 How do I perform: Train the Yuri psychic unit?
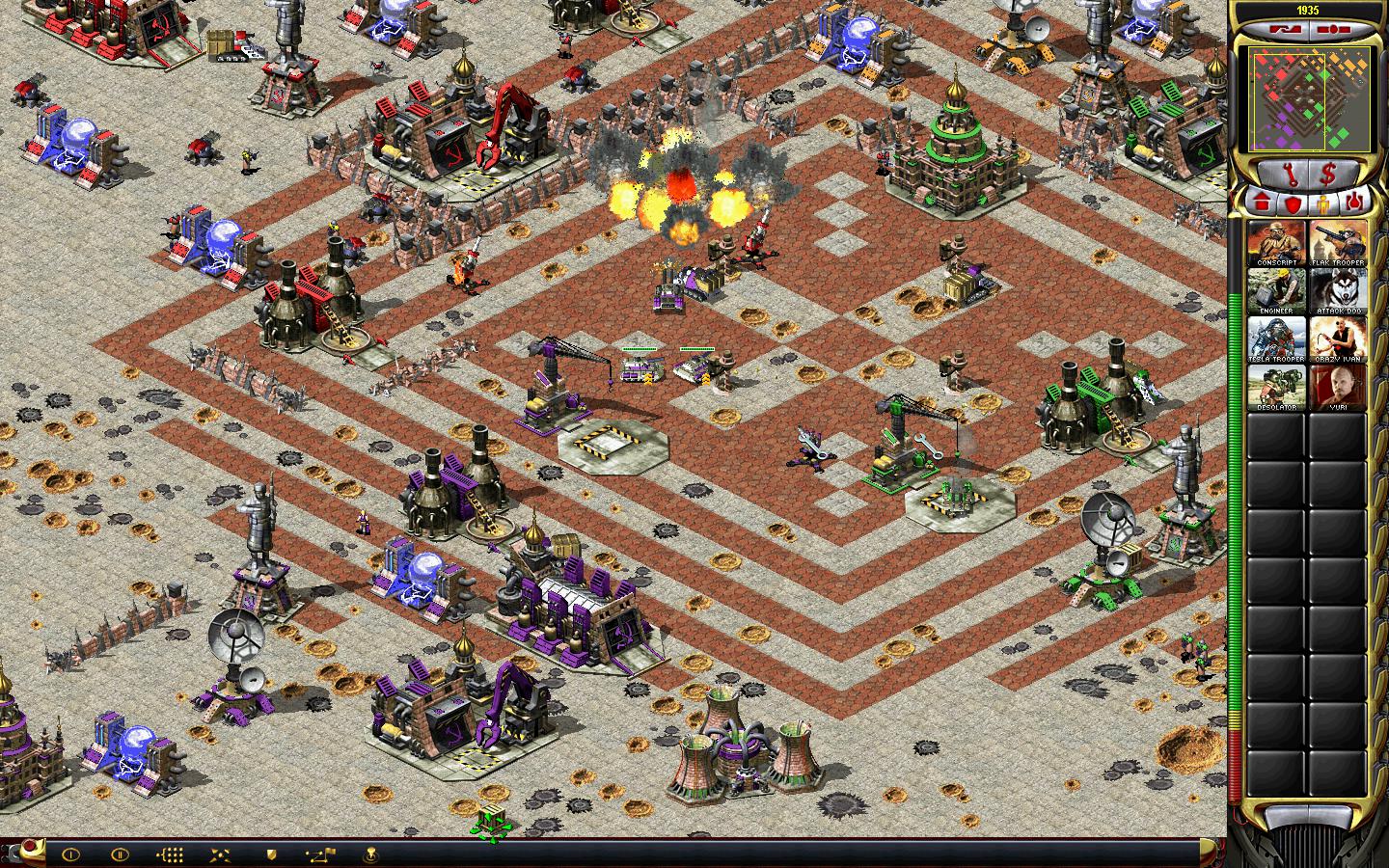(1337, 388)
